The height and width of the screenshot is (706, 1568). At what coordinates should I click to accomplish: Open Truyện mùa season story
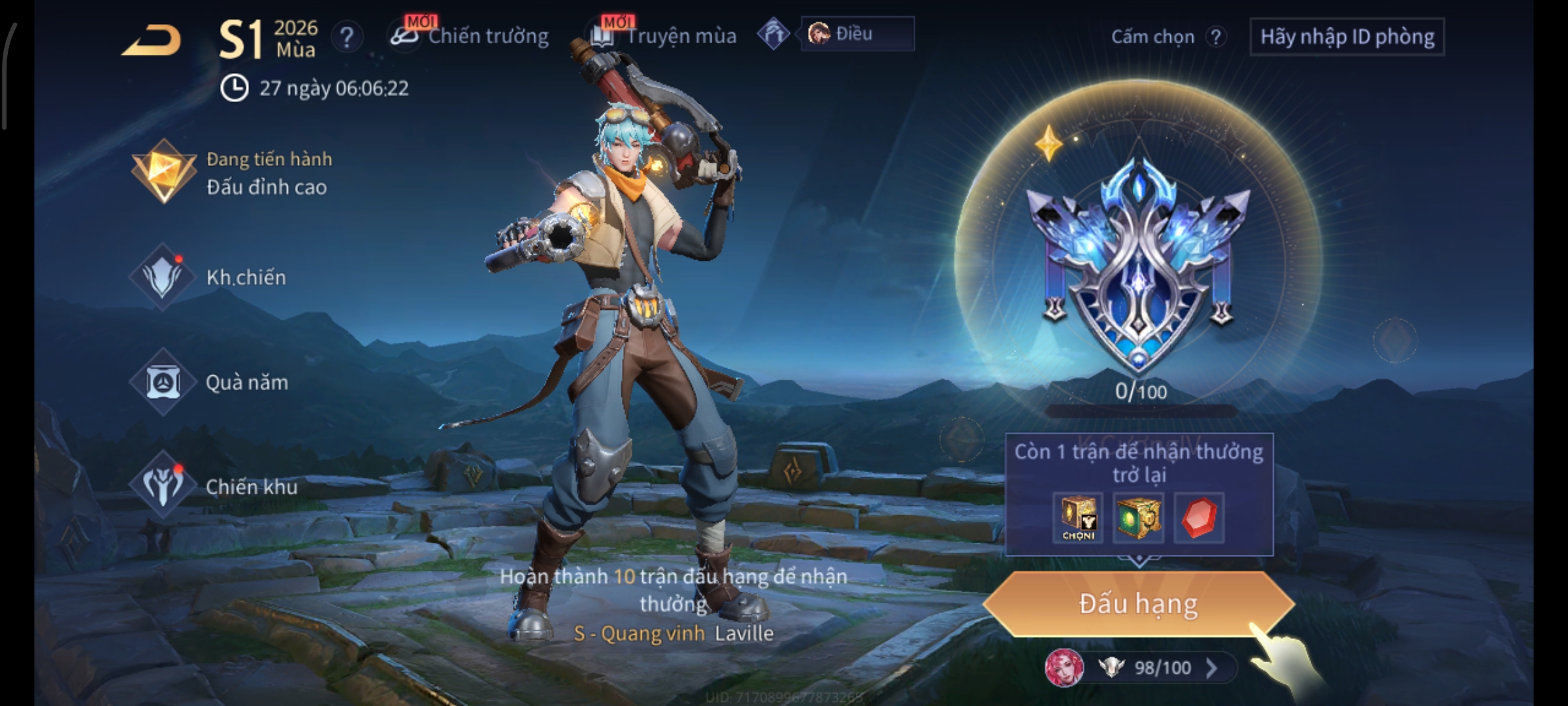point(664,36)
